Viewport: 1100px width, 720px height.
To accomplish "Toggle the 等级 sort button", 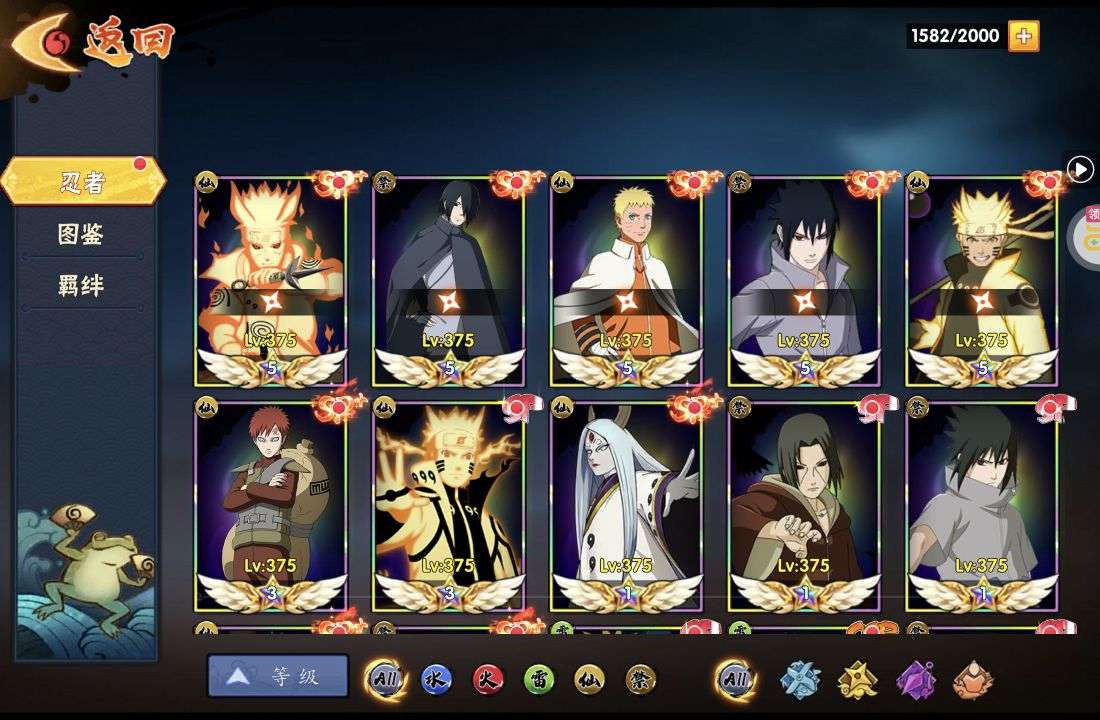I will point(278,676).
